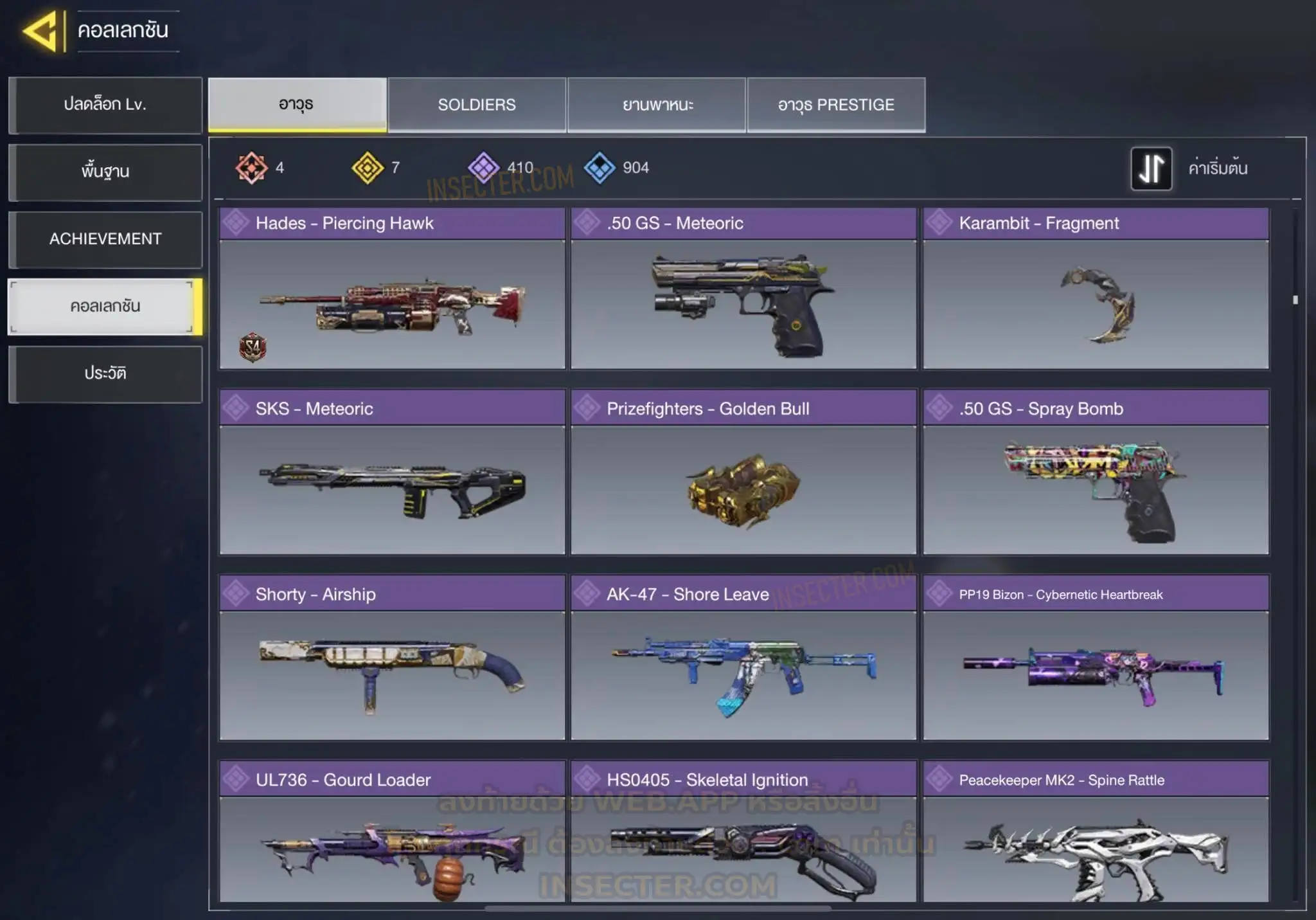Select the อาวุธ tab
This screenshot has height=920, width=1316.
click(x=297, y=105)
